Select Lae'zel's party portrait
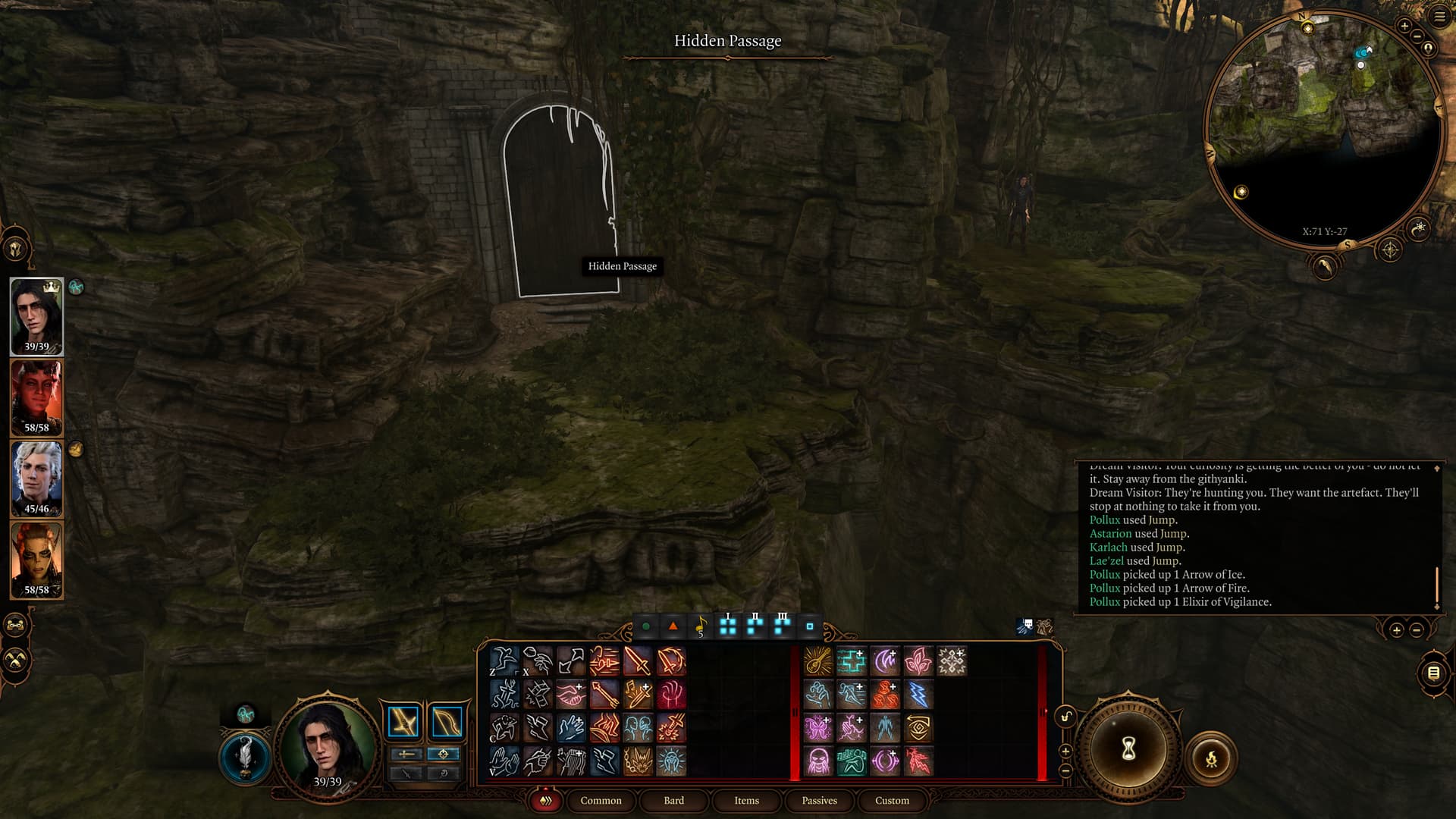This screenshot has height=819, width=1456. [36, 560]
